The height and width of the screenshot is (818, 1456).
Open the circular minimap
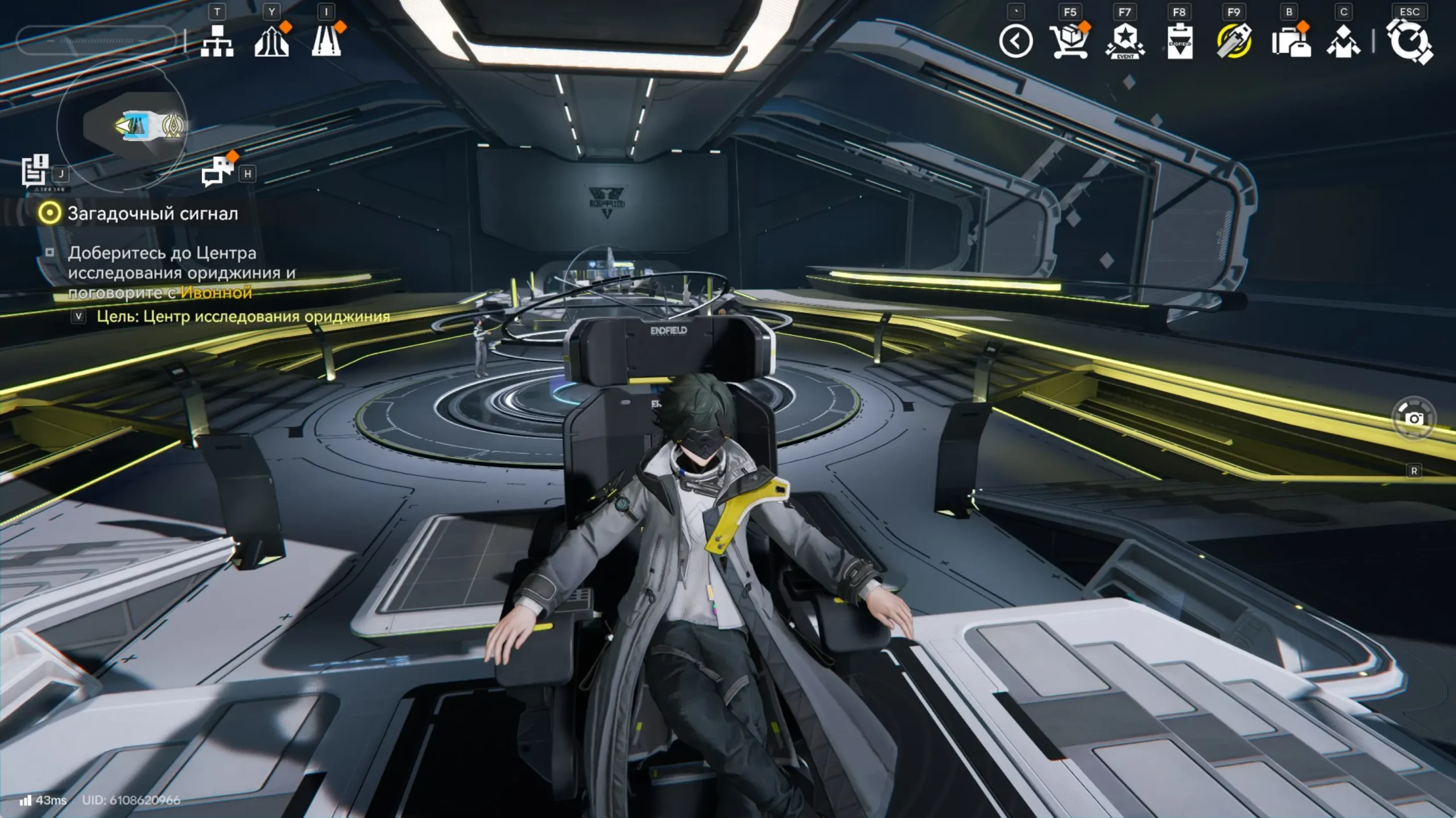(122, 126)
